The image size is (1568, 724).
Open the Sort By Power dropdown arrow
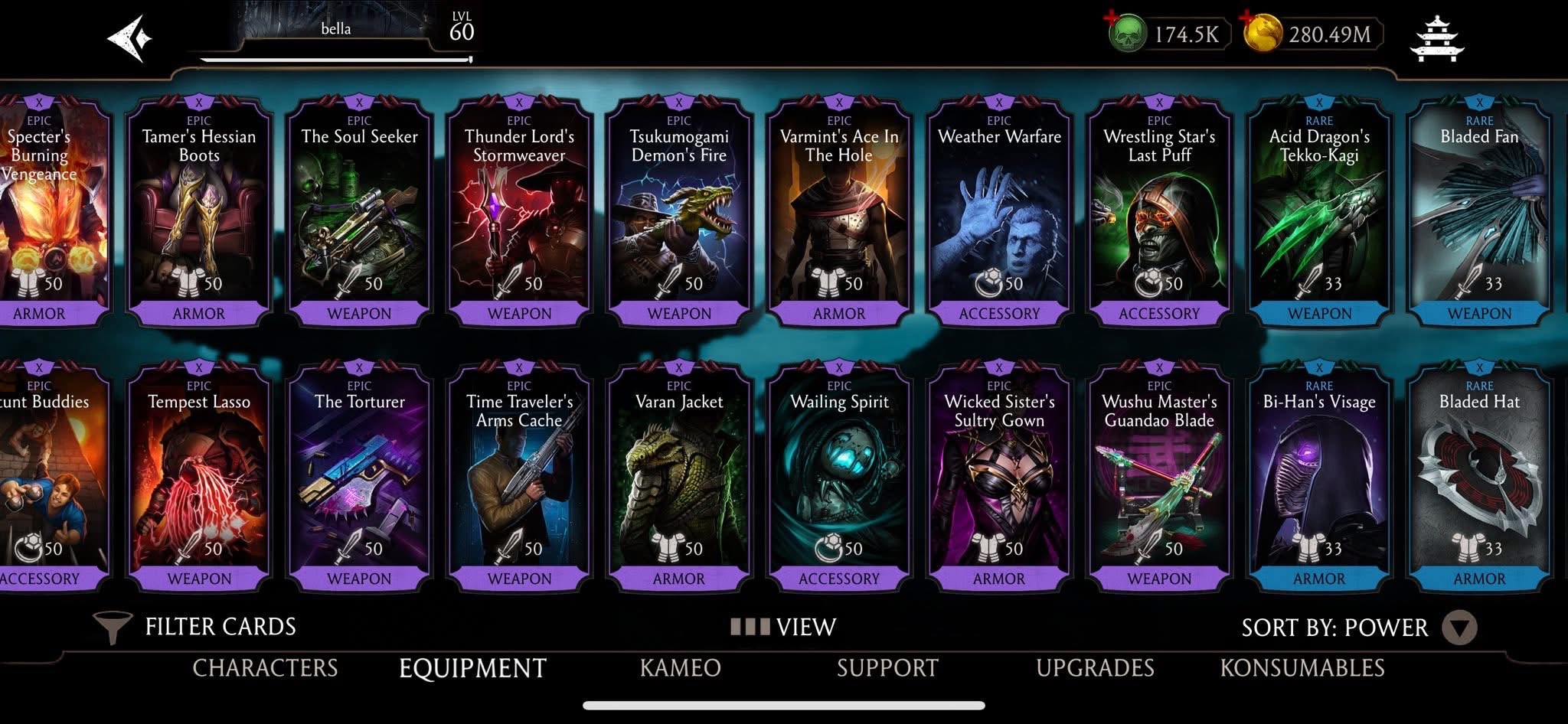[1460, 628]
